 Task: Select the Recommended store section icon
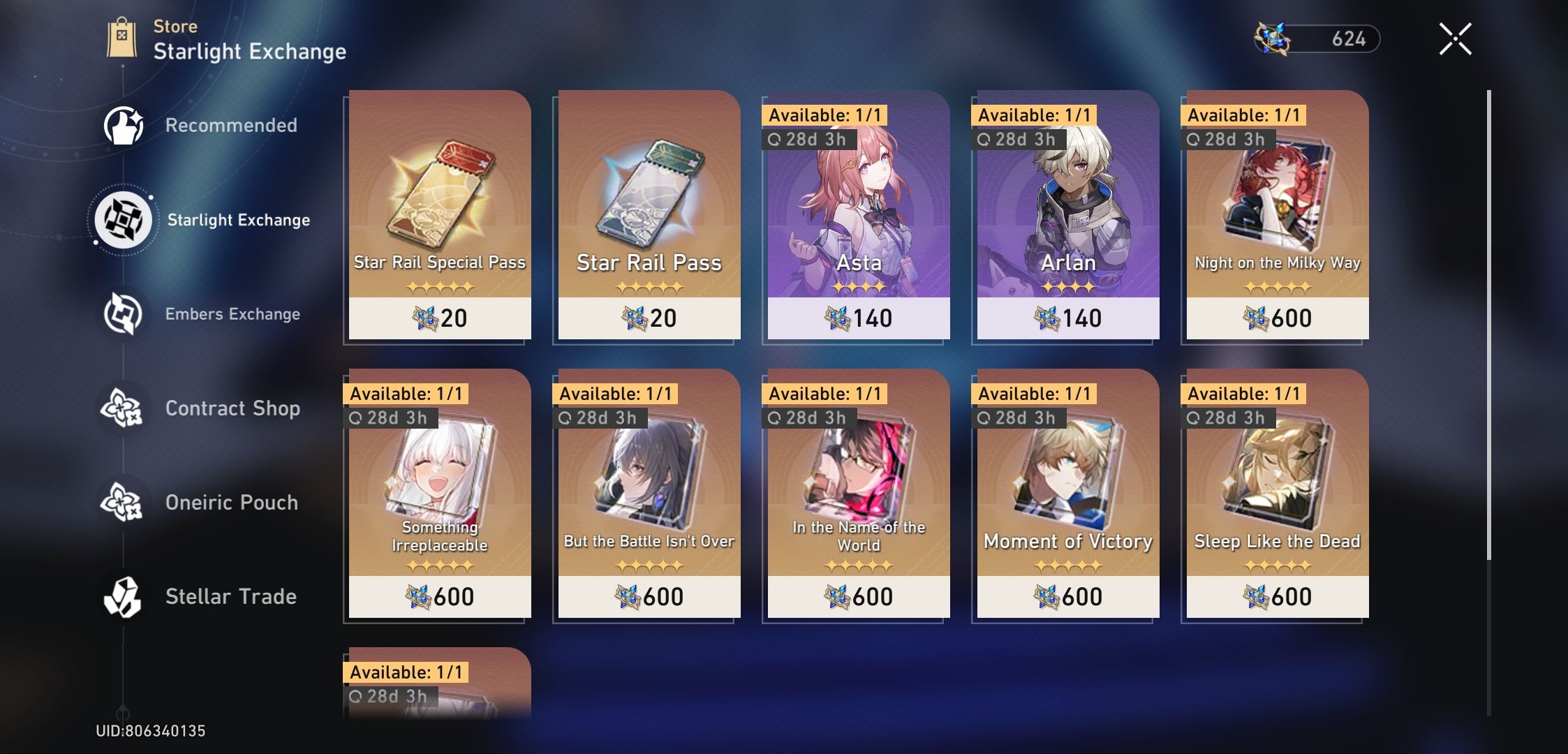click(124, 124)
